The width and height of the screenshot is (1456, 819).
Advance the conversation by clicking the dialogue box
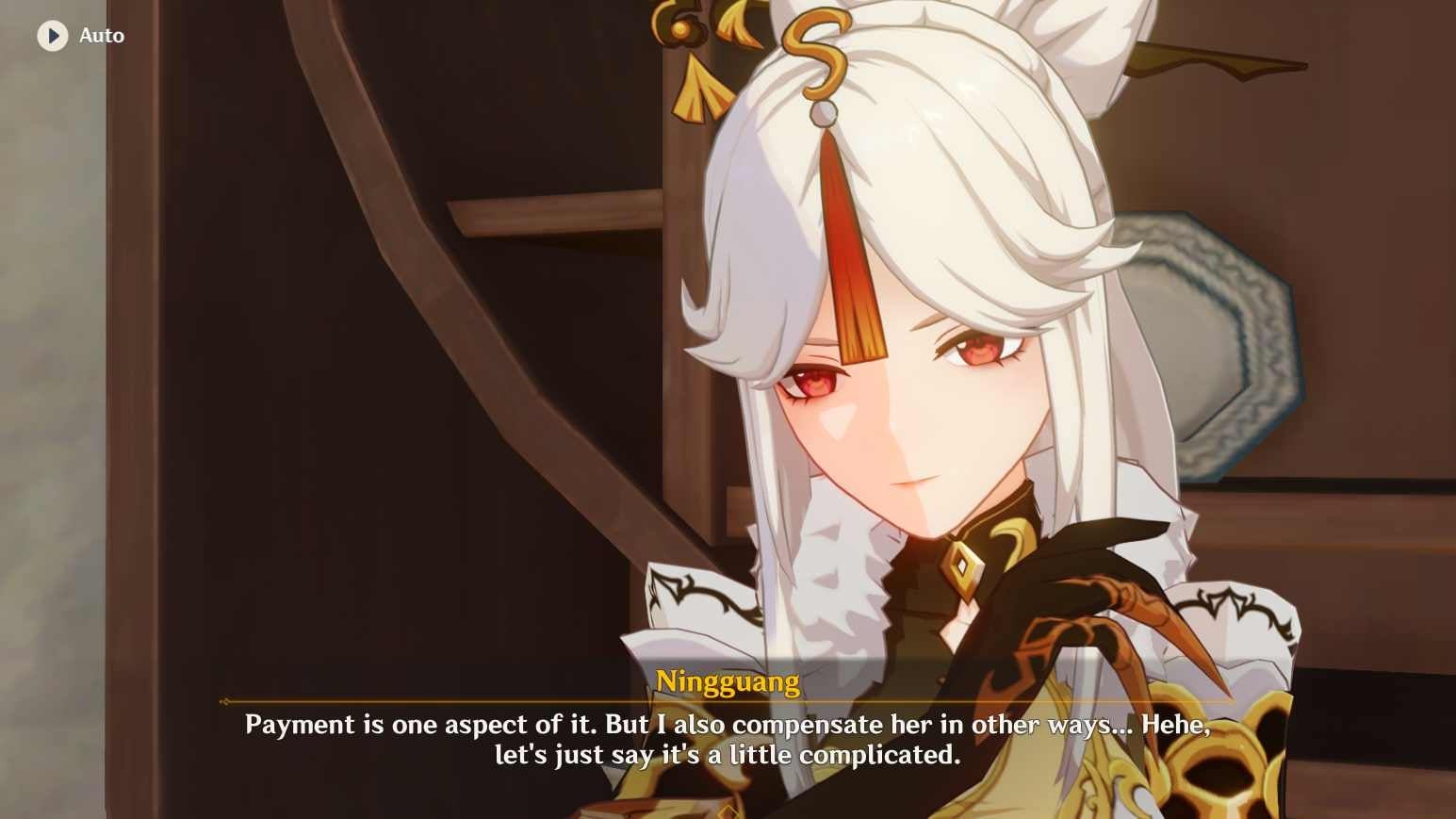pyautogui.click(x=726, y=740)
